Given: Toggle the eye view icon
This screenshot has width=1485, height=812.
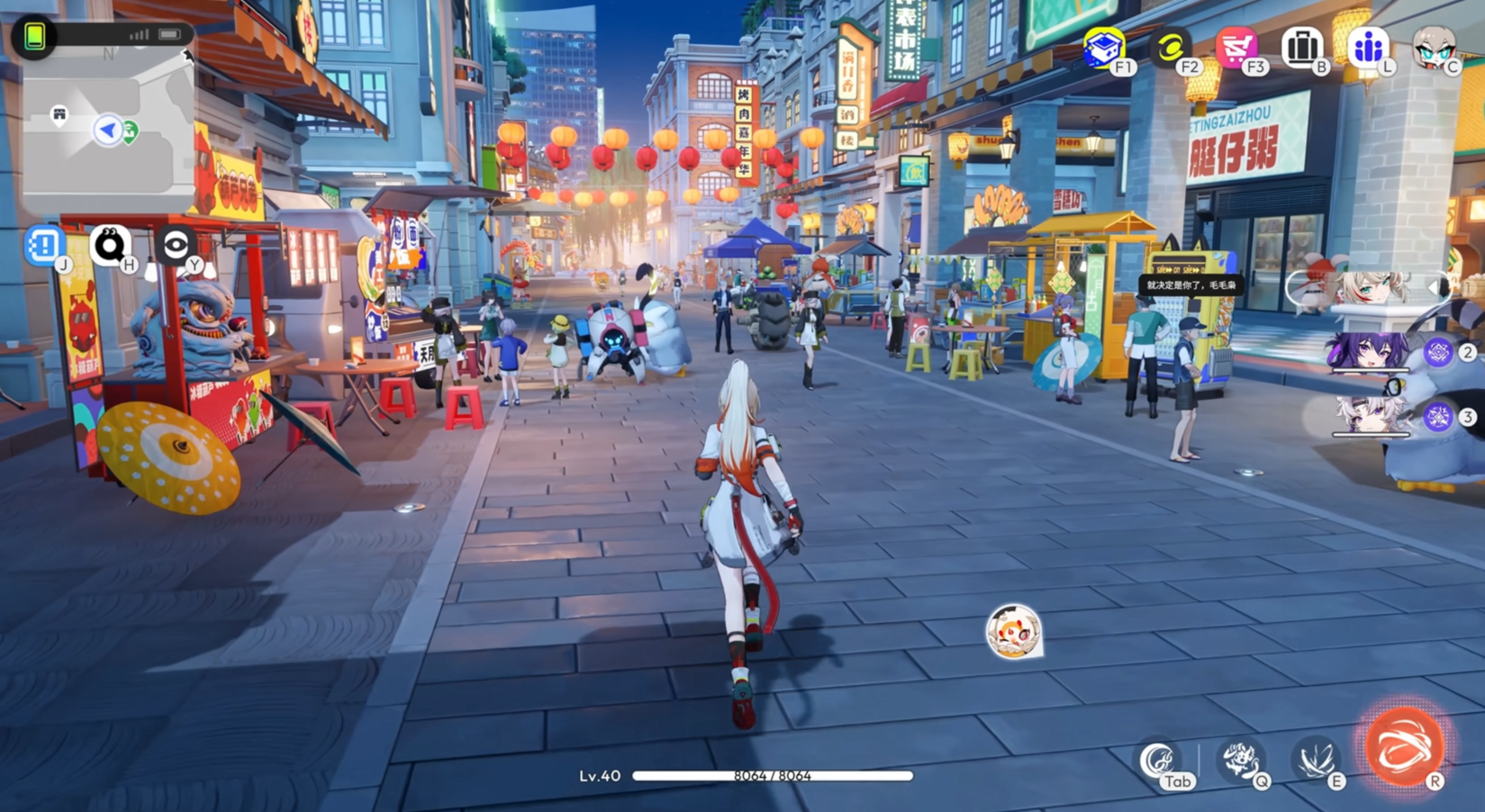Looking at the screenshot, I should tap(176, 245).
